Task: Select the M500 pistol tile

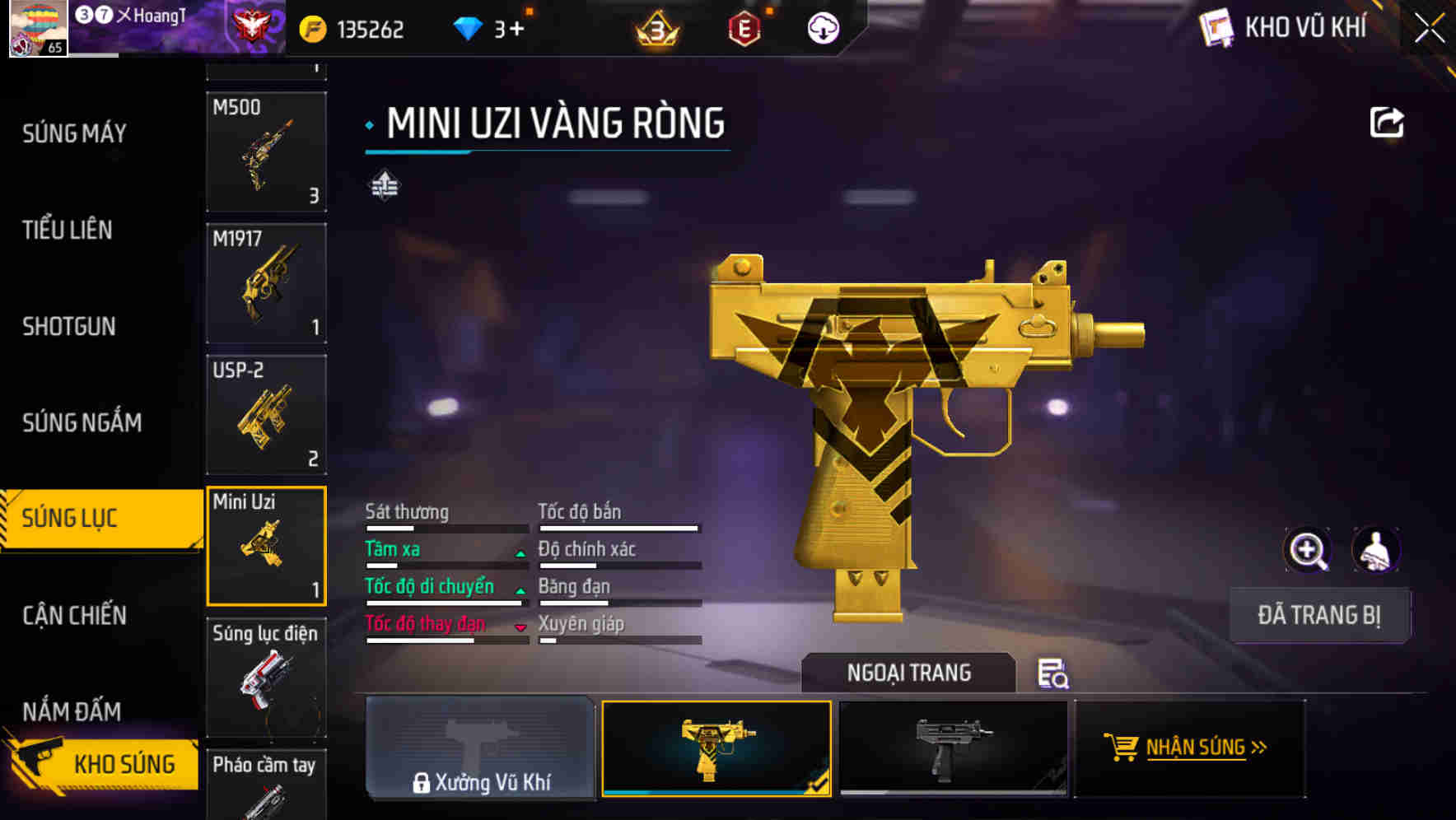Action: pyautogui.click(x=266, y=151)
